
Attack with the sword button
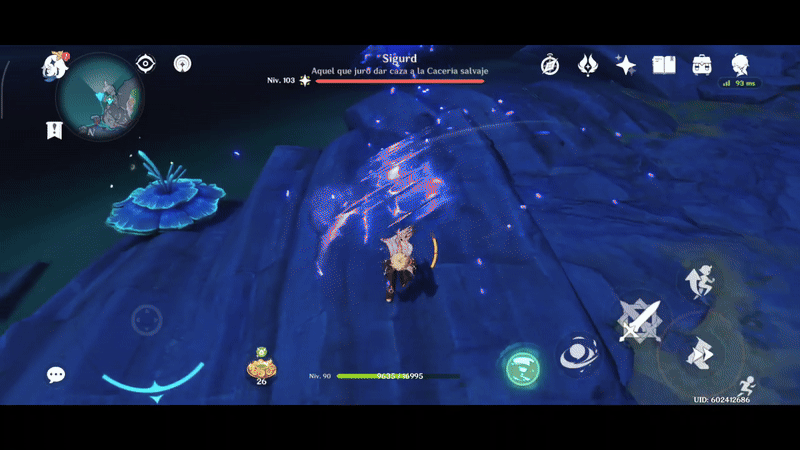coord(639,320)
